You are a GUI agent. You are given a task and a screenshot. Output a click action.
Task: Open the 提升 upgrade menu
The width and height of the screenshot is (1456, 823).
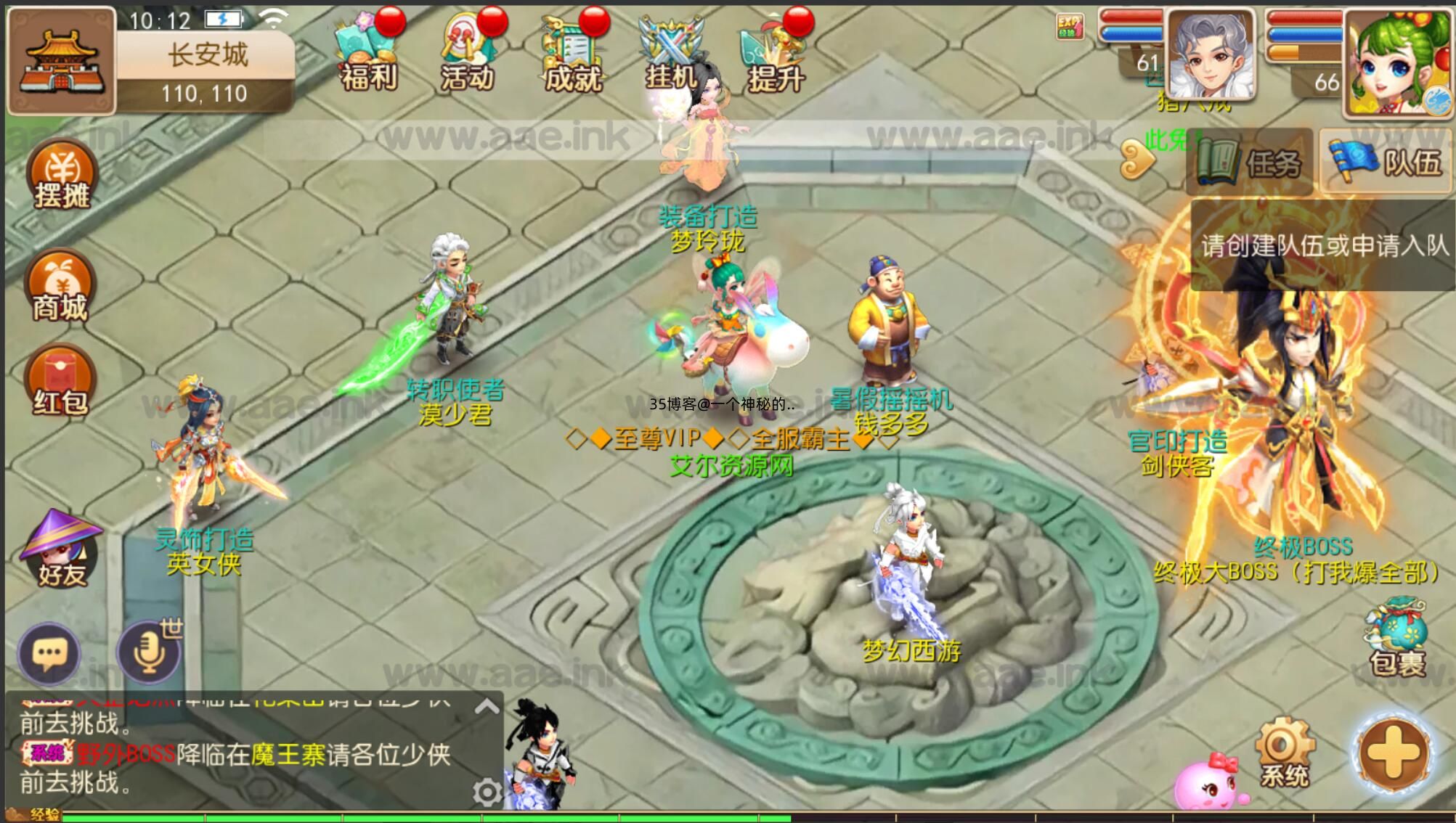click(x=774, y=56)
